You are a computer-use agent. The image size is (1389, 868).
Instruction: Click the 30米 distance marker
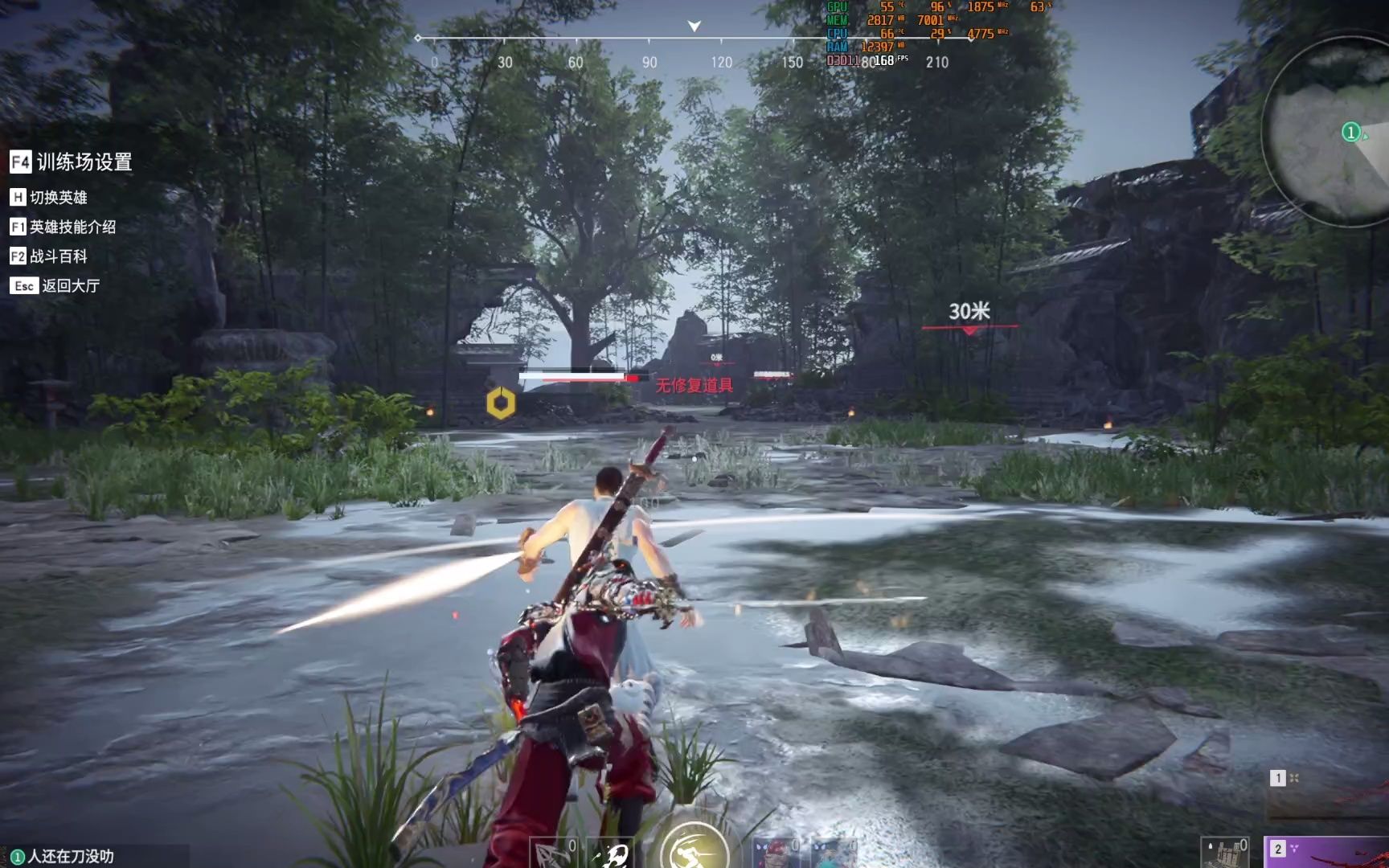point(969,312)
